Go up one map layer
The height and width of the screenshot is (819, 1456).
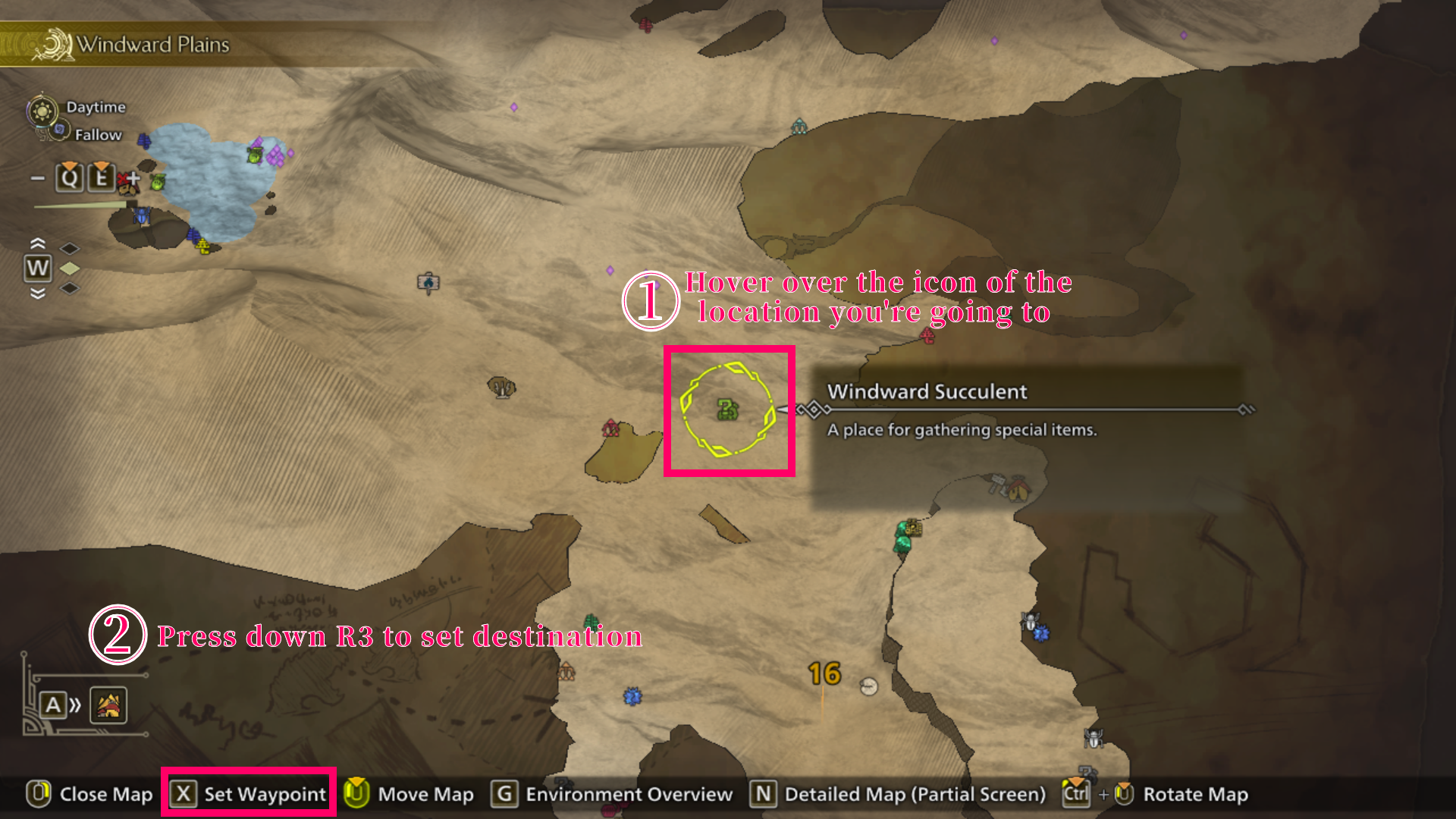(37, 243)
